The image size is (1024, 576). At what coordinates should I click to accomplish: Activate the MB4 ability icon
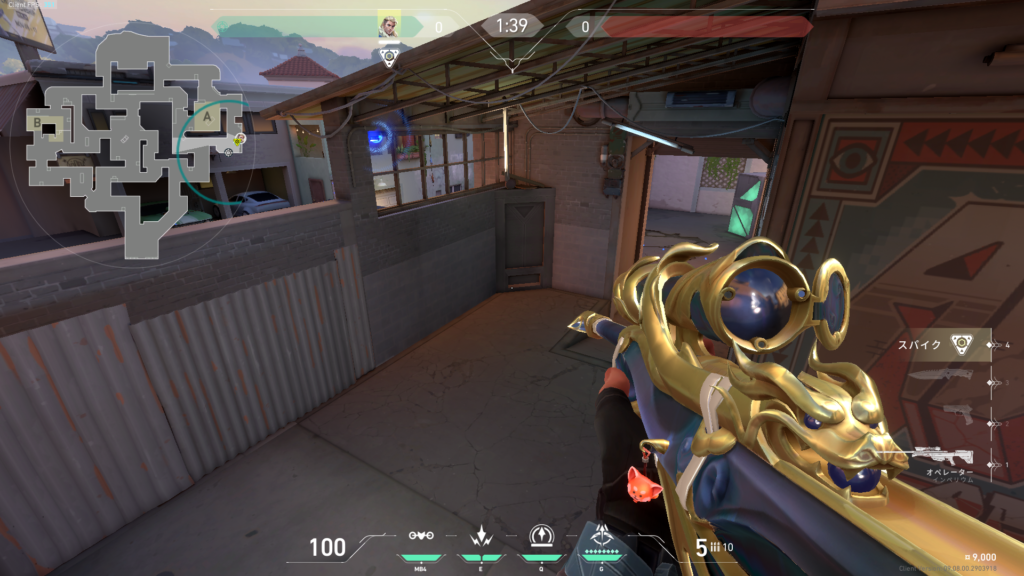(x=420, y=538)
